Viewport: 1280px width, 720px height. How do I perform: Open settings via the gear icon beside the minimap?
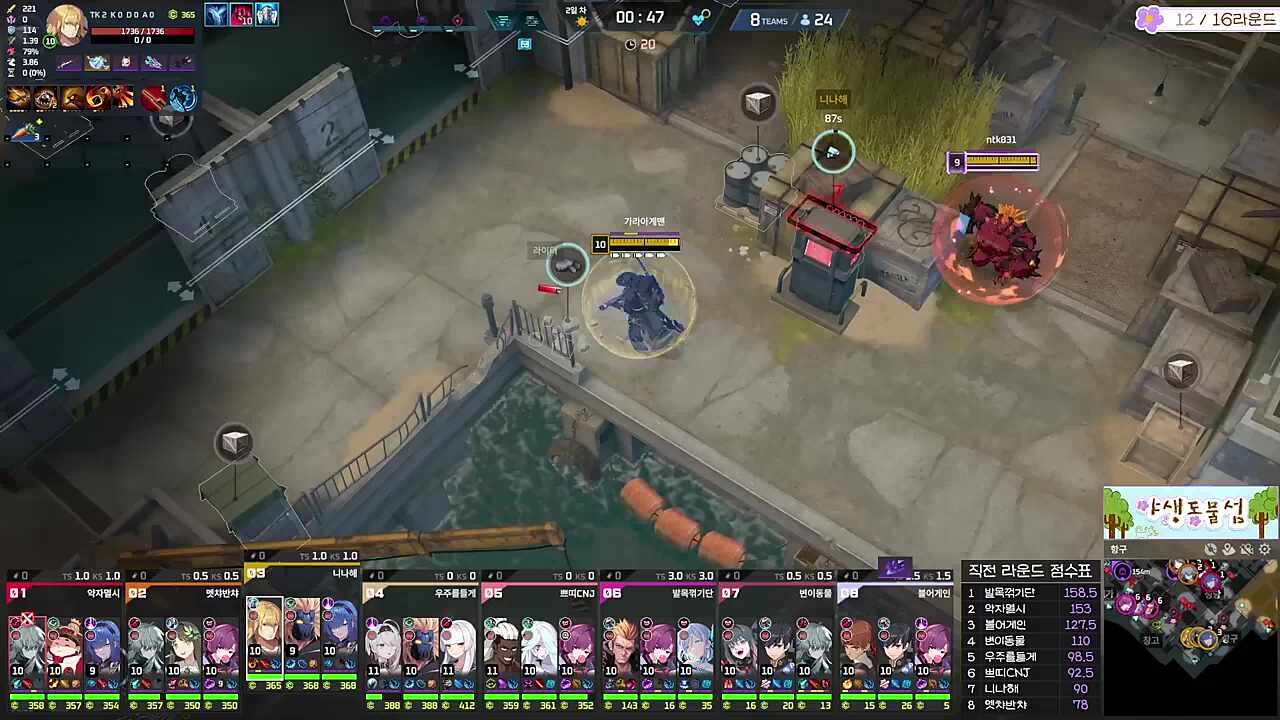click(x=1263, y=549)
